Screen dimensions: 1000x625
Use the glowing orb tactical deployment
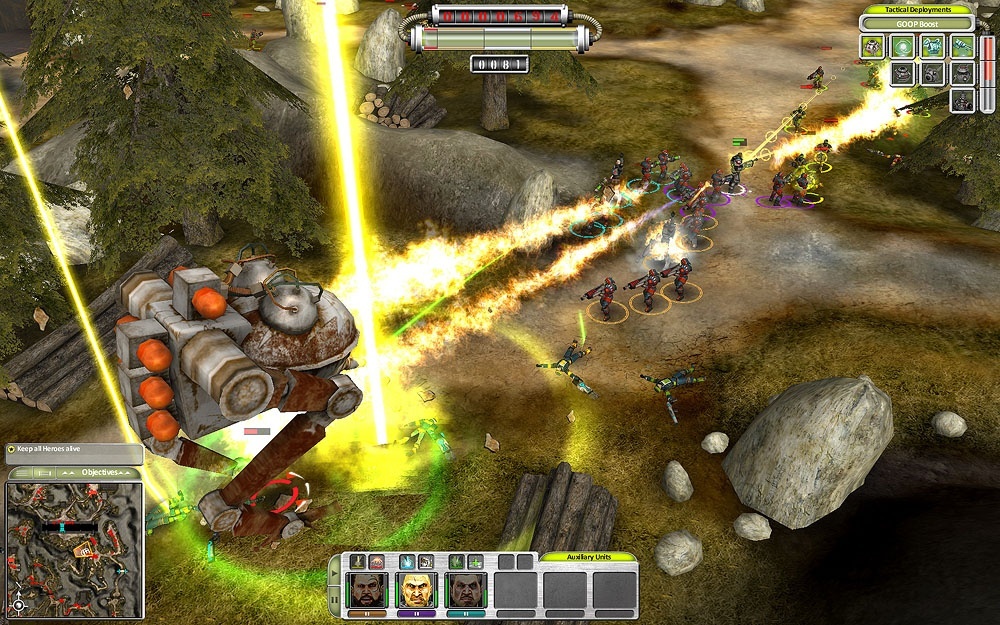(903, 46)
